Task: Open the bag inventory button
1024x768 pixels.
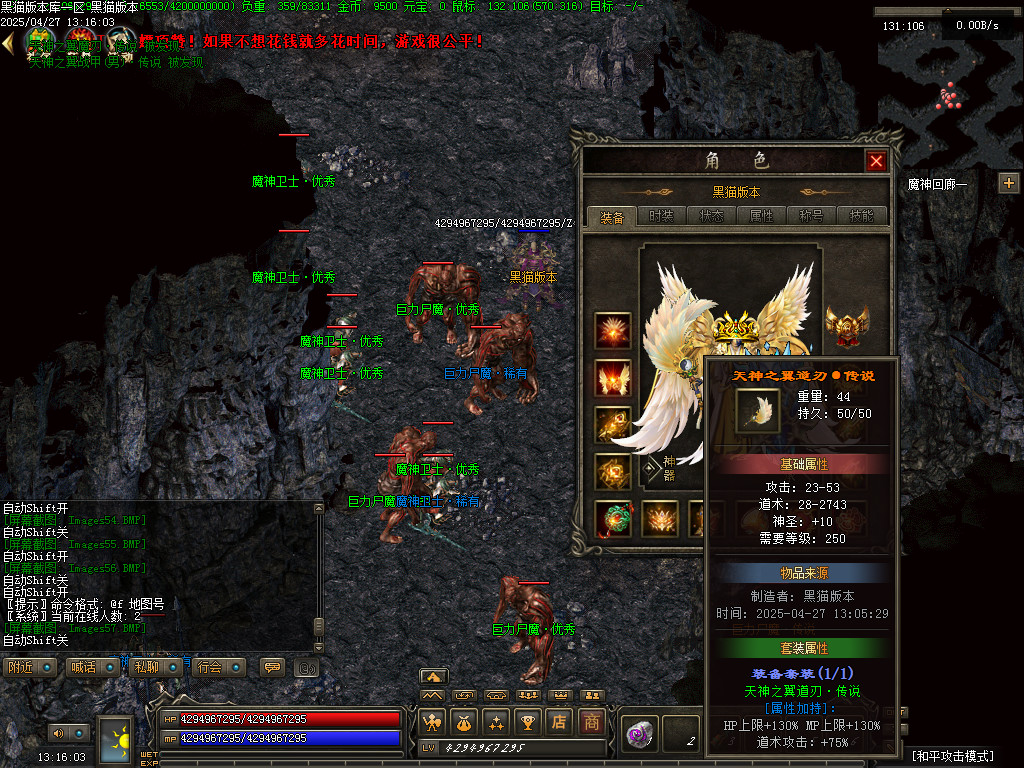Action: coord(464,722)
